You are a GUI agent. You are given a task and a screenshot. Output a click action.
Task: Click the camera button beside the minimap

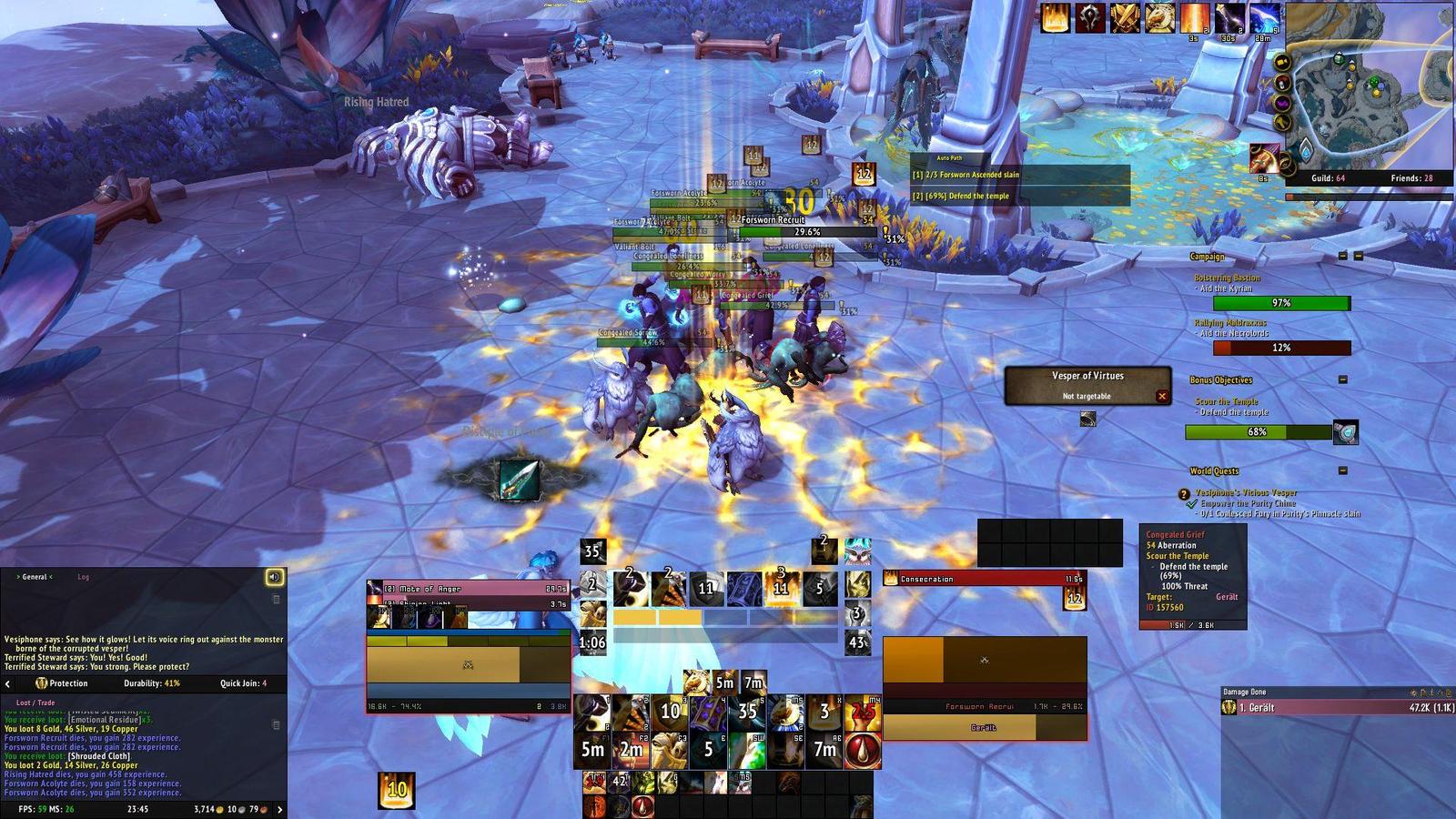tap(1280, 61)
